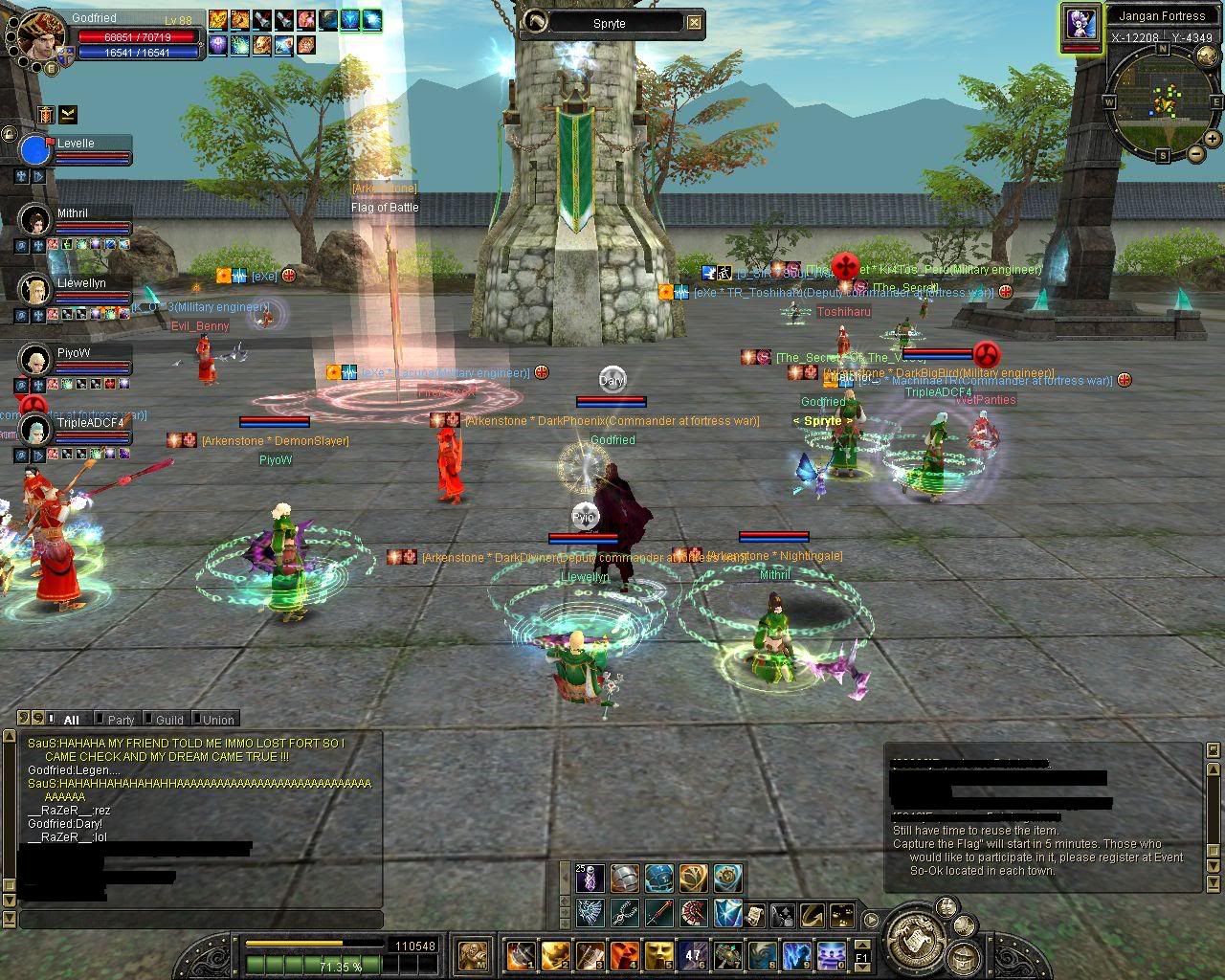Click the Jangan Fortress minimap
This screenshot has width=1225, height=980.
pyautogui.click(x=1162, y=97)
